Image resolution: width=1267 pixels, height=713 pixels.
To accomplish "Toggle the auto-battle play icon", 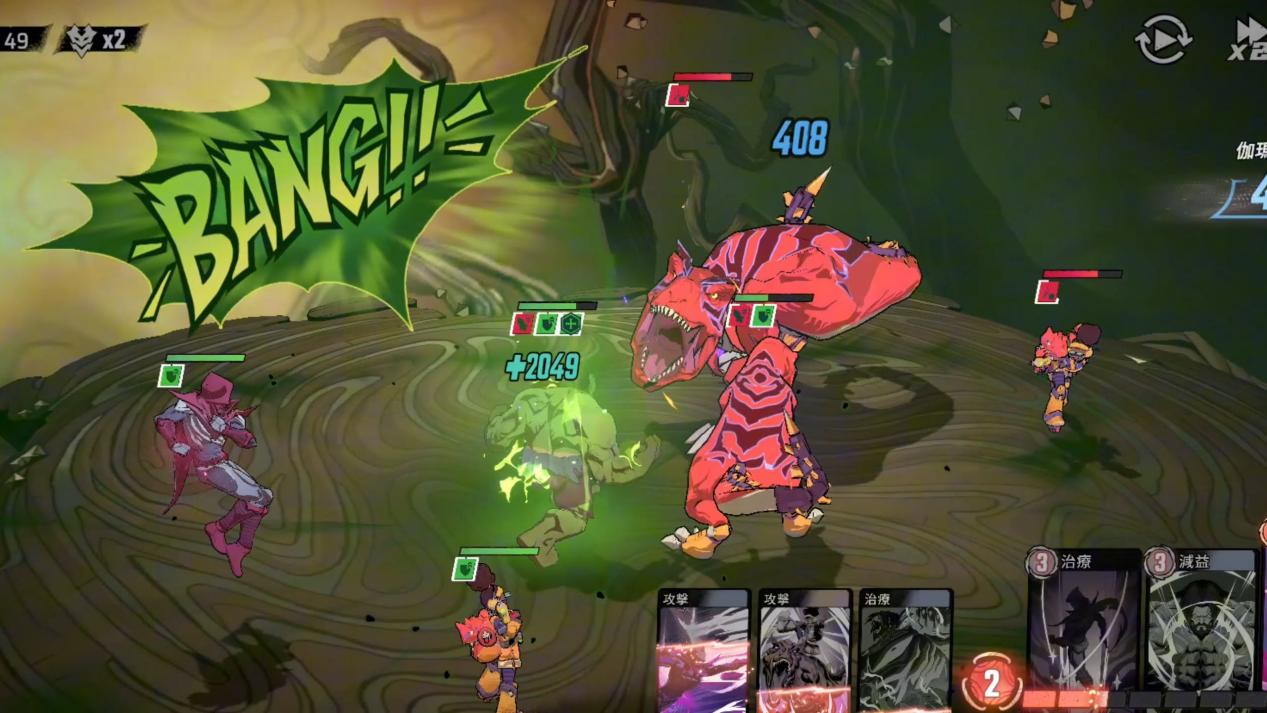I will point(1162,41).
